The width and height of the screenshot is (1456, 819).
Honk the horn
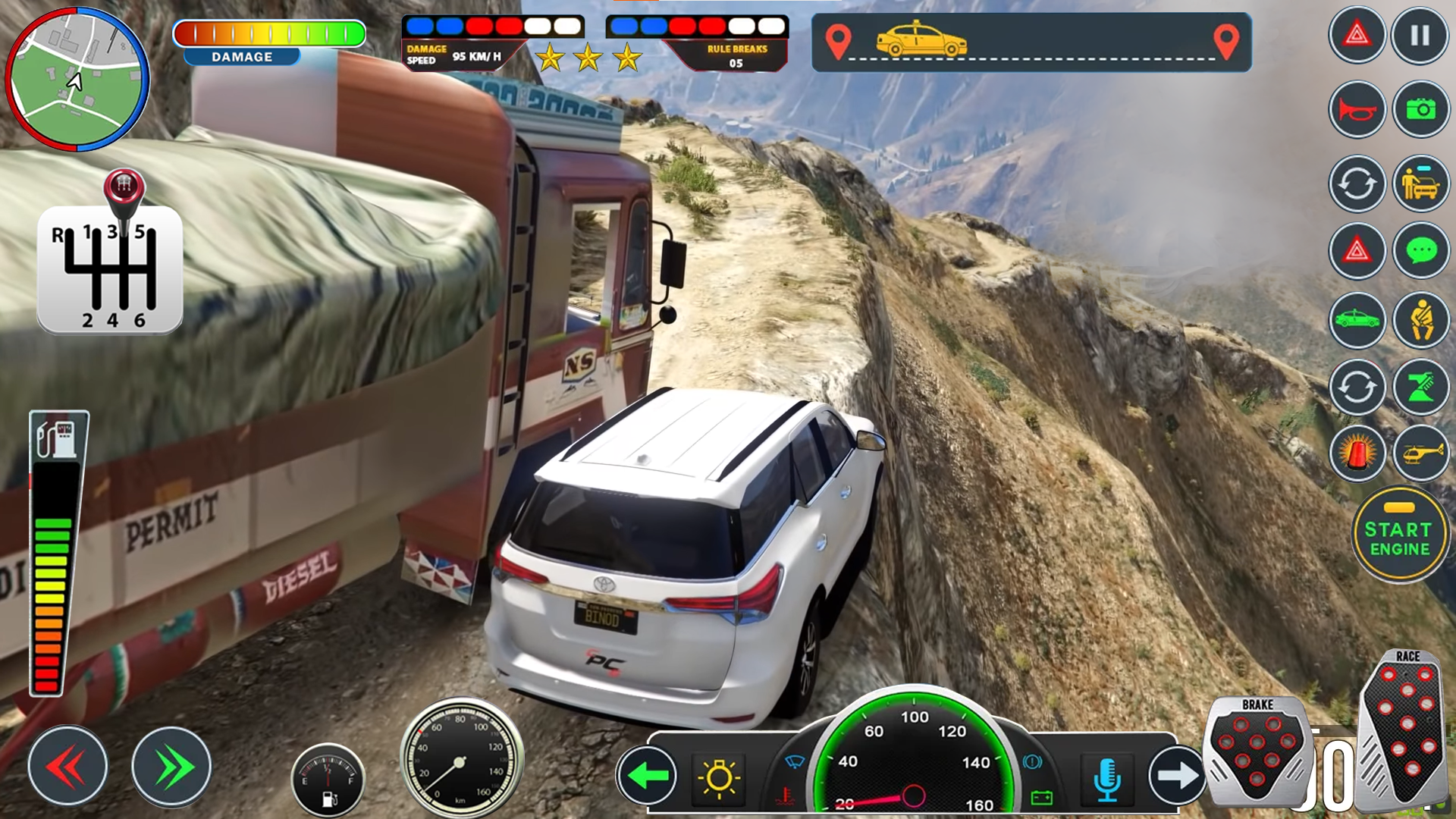[1357, 108]
